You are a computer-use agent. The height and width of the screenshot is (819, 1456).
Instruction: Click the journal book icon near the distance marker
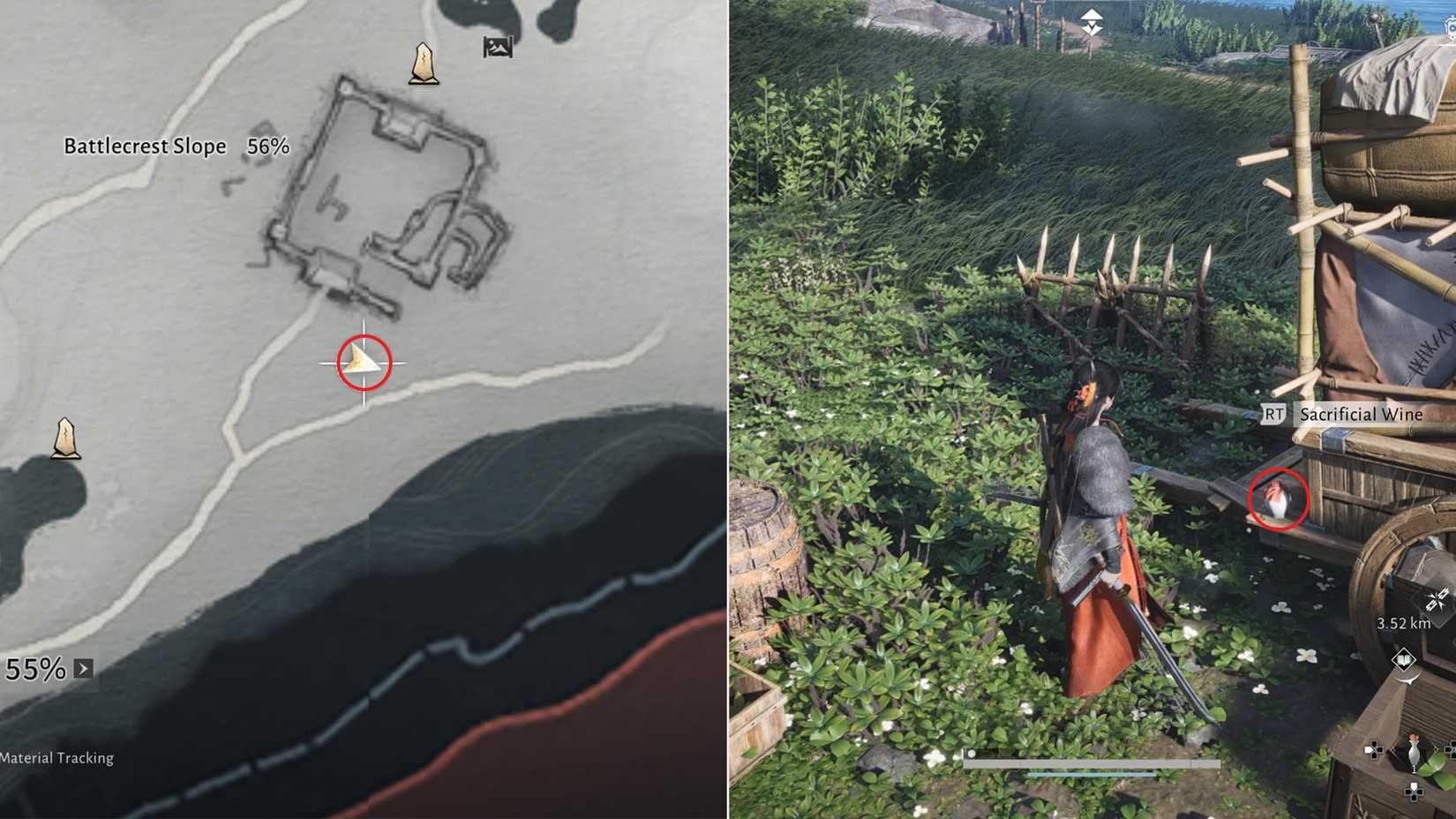tap(1404, 657)
